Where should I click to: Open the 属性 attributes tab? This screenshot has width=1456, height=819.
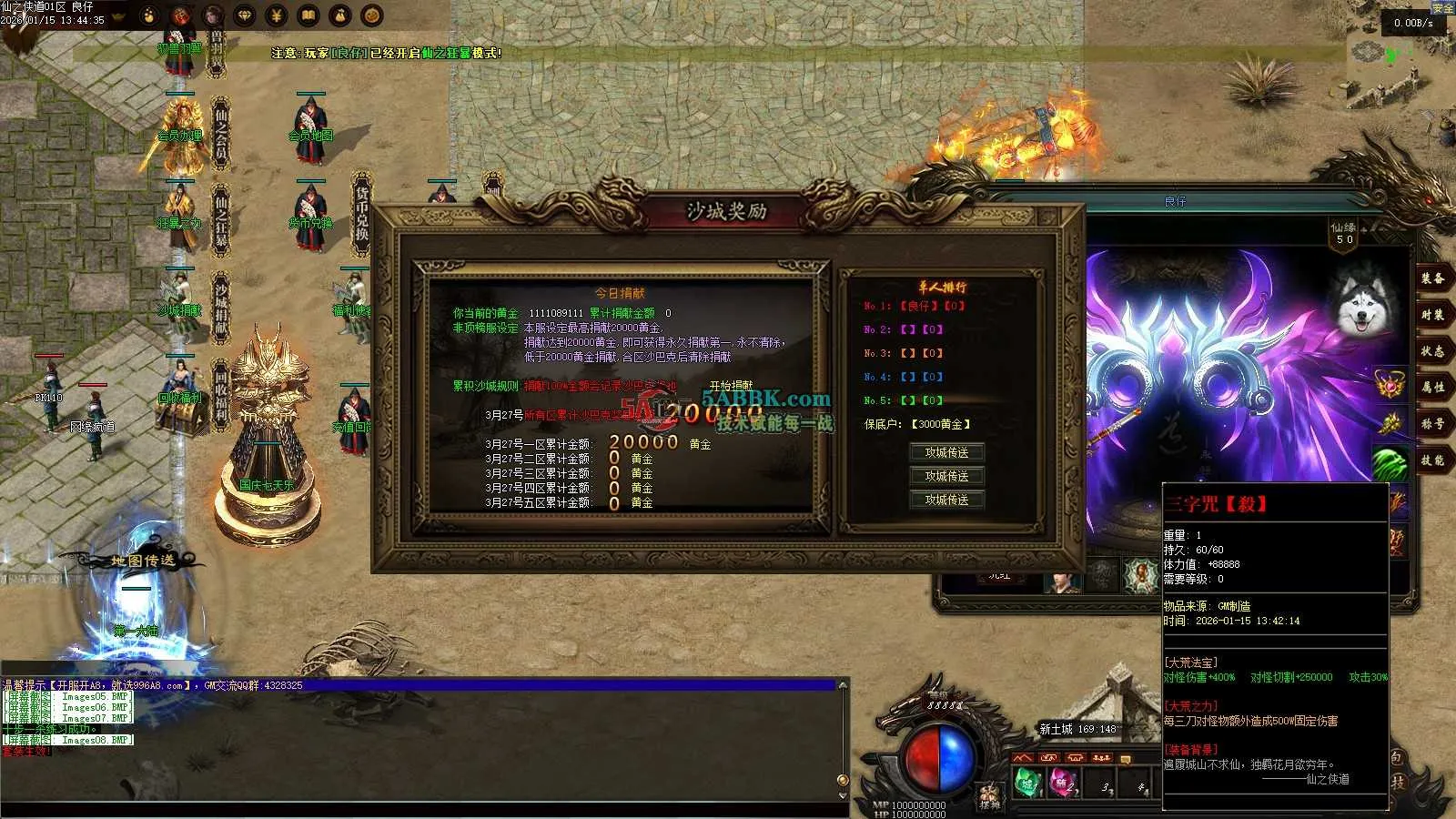coord(1432,388)
